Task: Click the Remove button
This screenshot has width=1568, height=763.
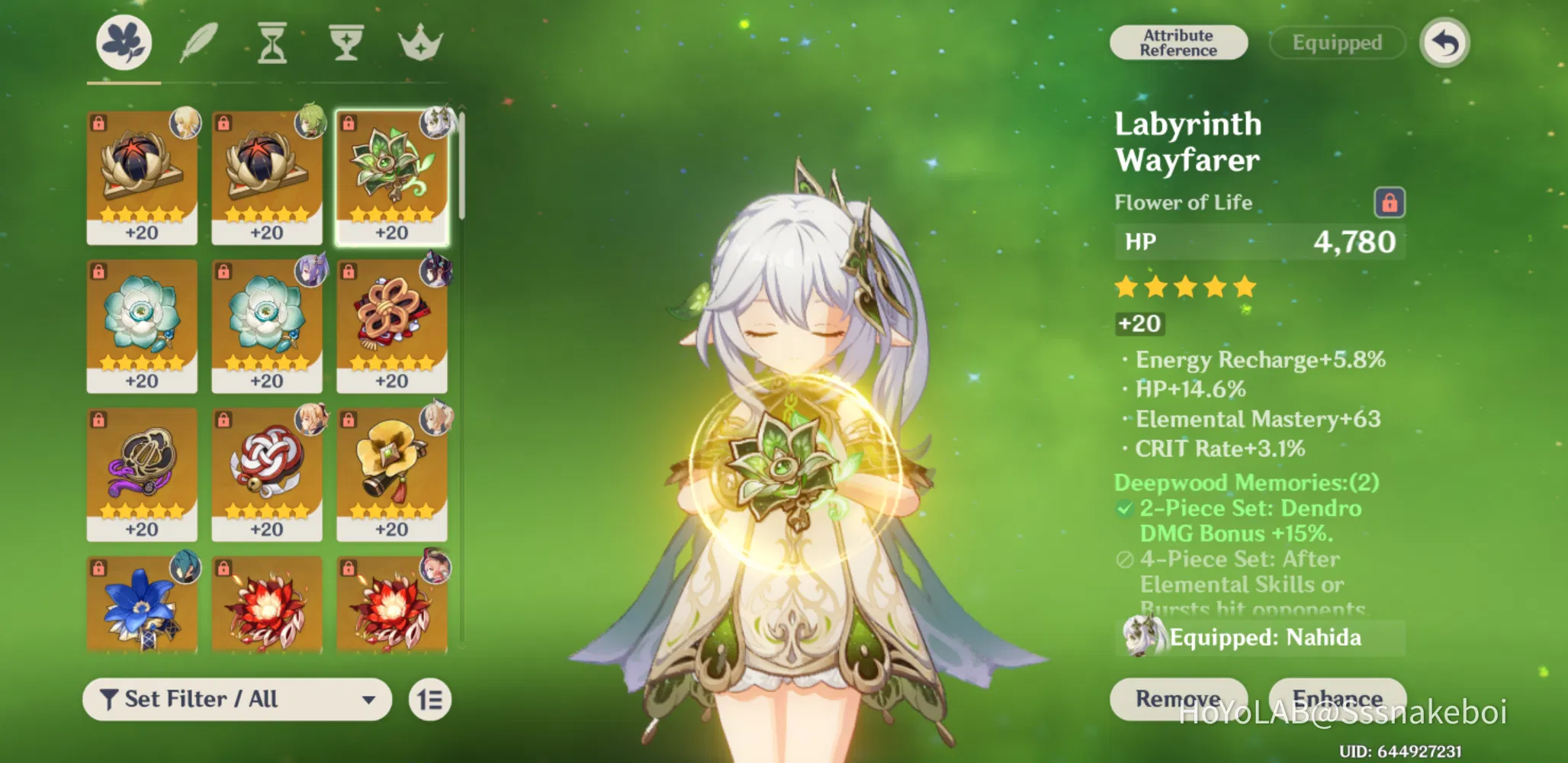Action: click(x=1181, y=698)
